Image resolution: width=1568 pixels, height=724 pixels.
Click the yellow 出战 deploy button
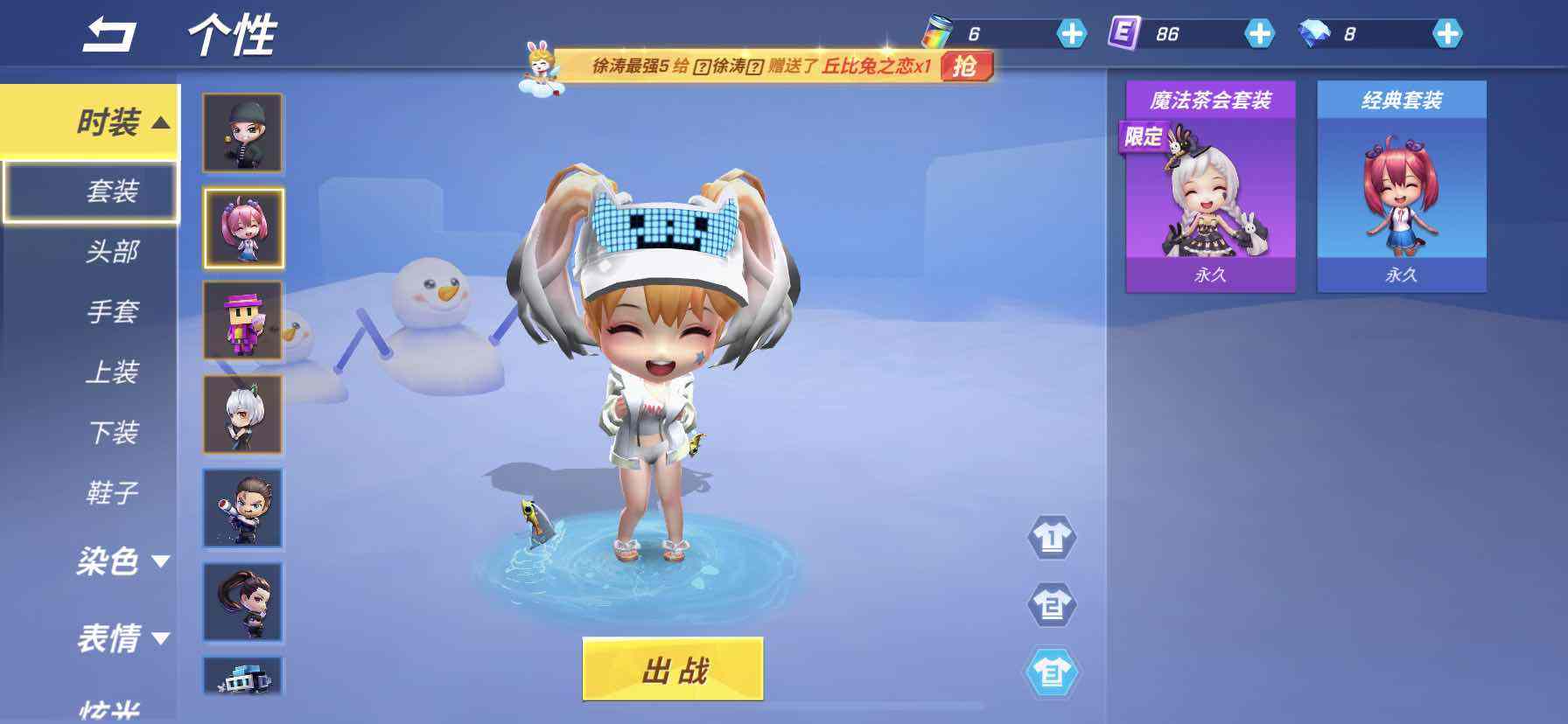(673, 670)
